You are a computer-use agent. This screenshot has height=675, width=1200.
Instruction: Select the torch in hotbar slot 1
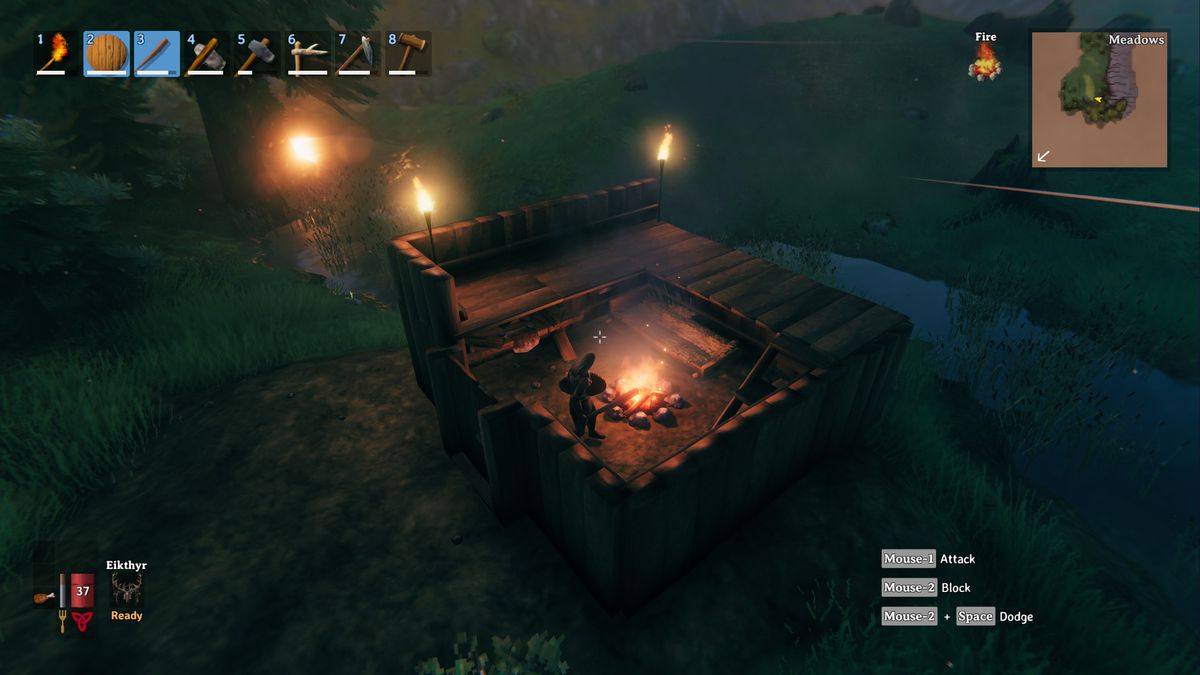point(56,54)
